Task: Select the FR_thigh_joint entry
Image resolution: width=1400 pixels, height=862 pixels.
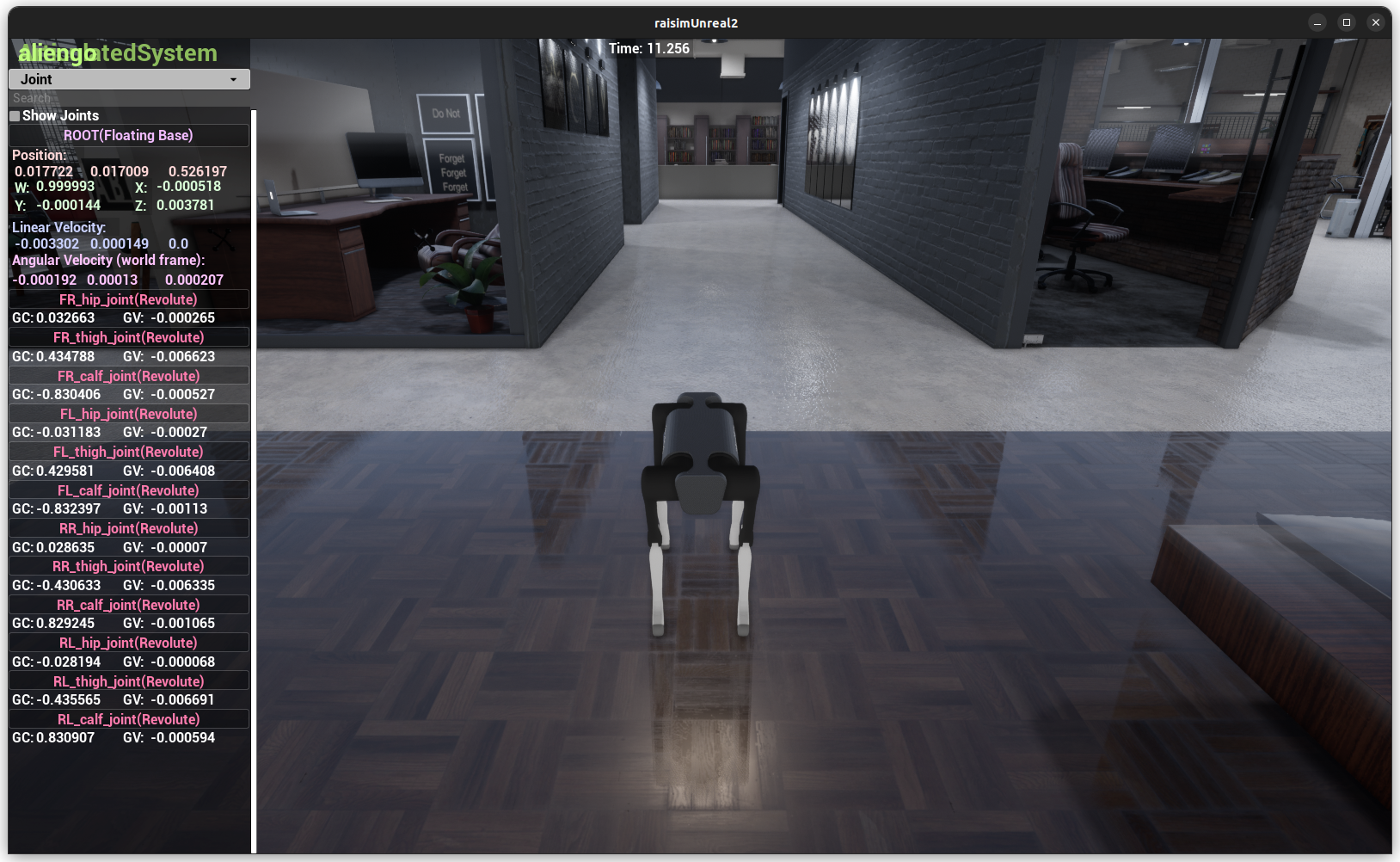Action: [x=128, y=336]
